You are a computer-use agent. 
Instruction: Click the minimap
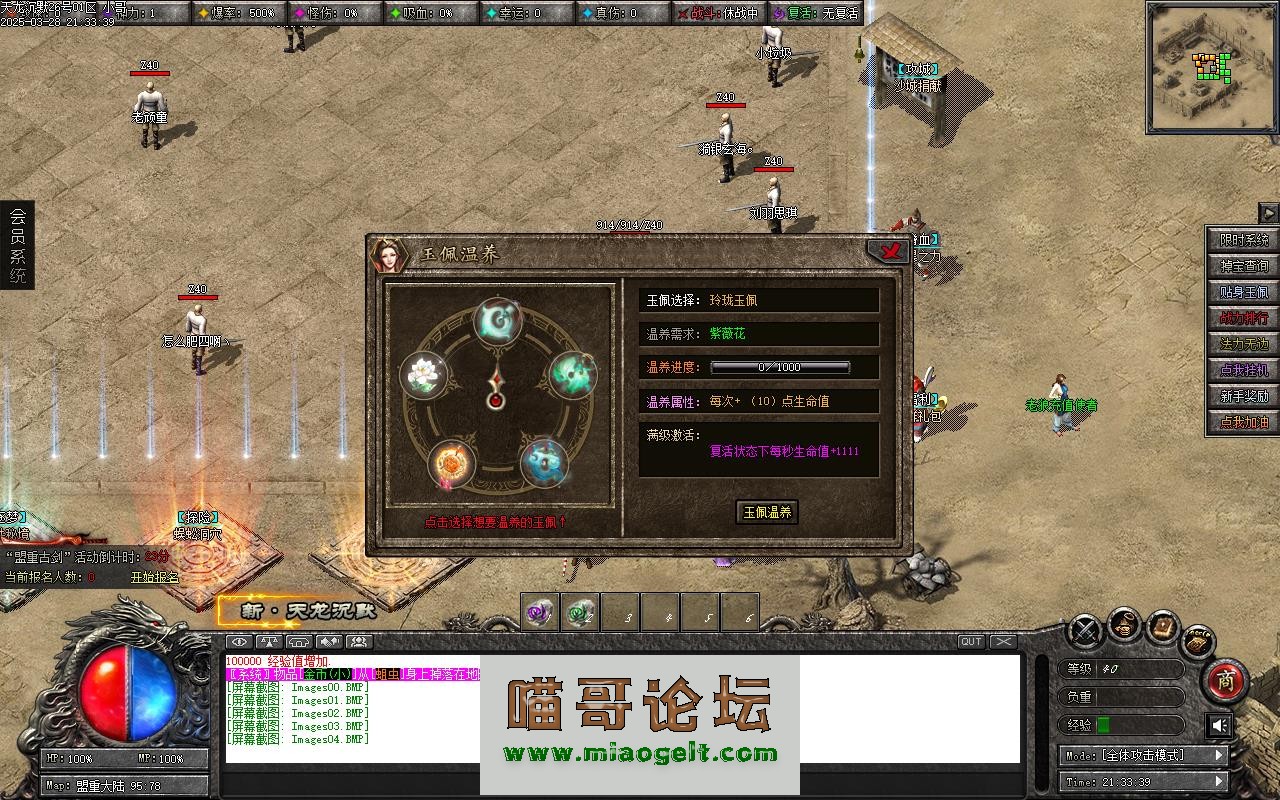point(1211,68)
